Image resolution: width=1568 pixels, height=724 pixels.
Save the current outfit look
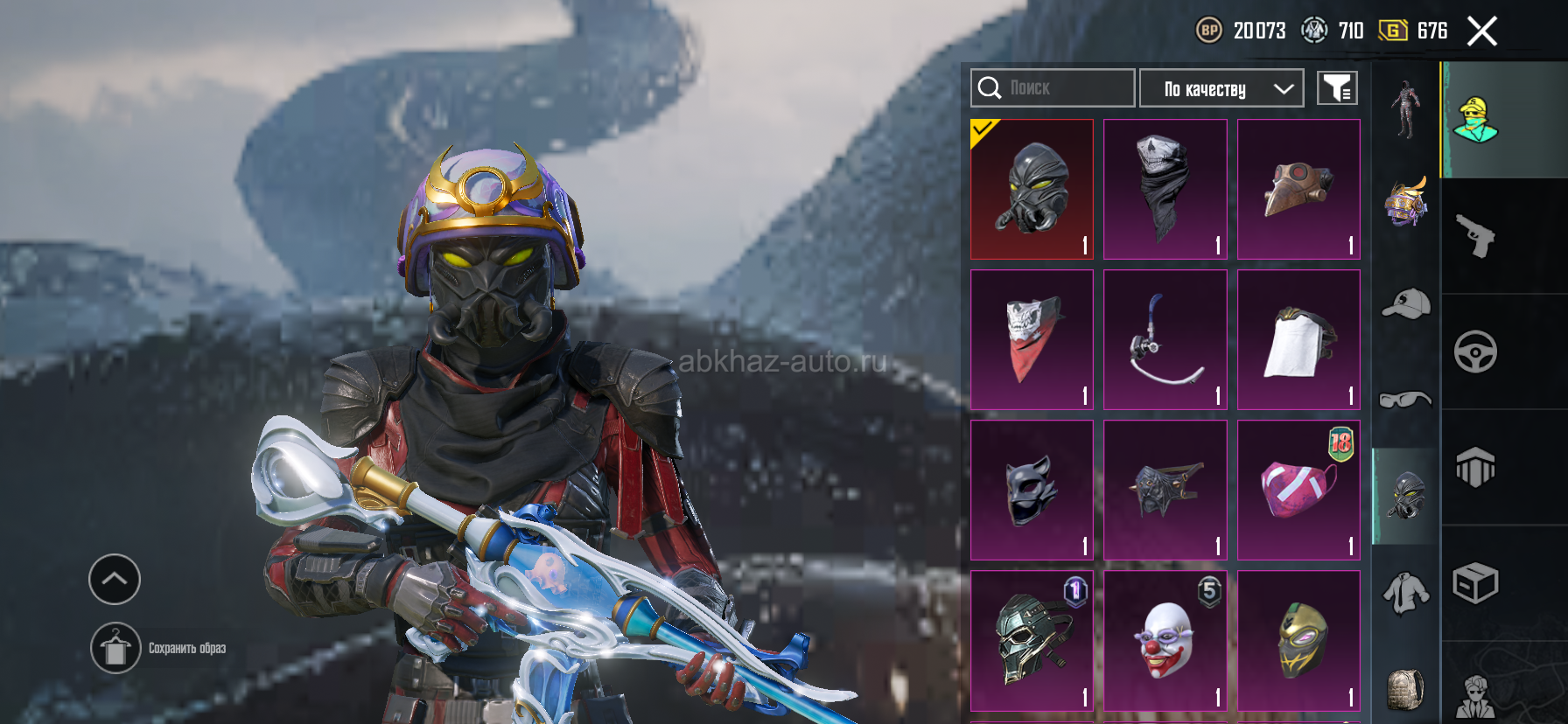(x=115, y=648)
